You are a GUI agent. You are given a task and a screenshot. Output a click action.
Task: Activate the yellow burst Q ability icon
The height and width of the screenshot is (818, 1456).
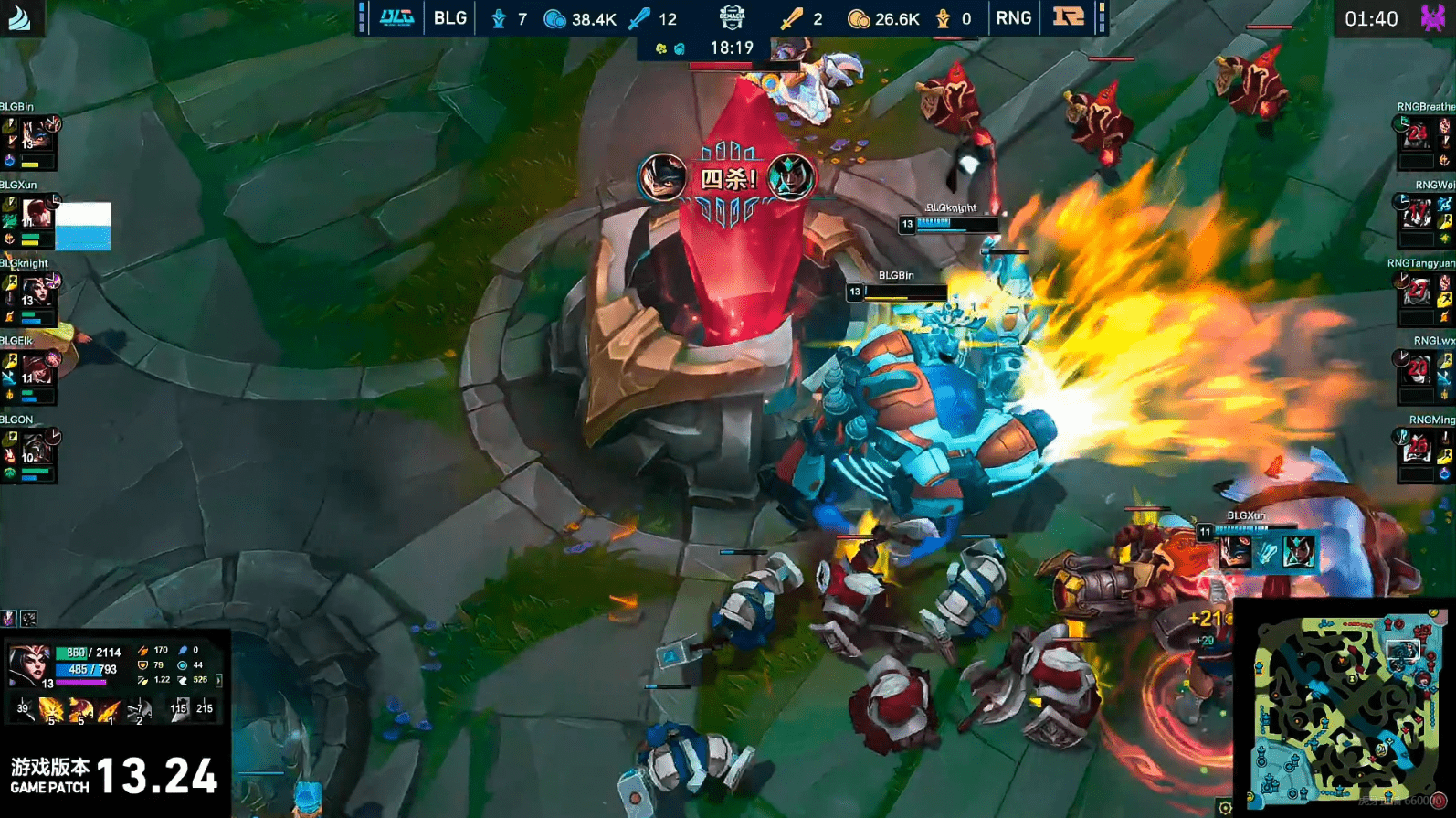(51, 709)
